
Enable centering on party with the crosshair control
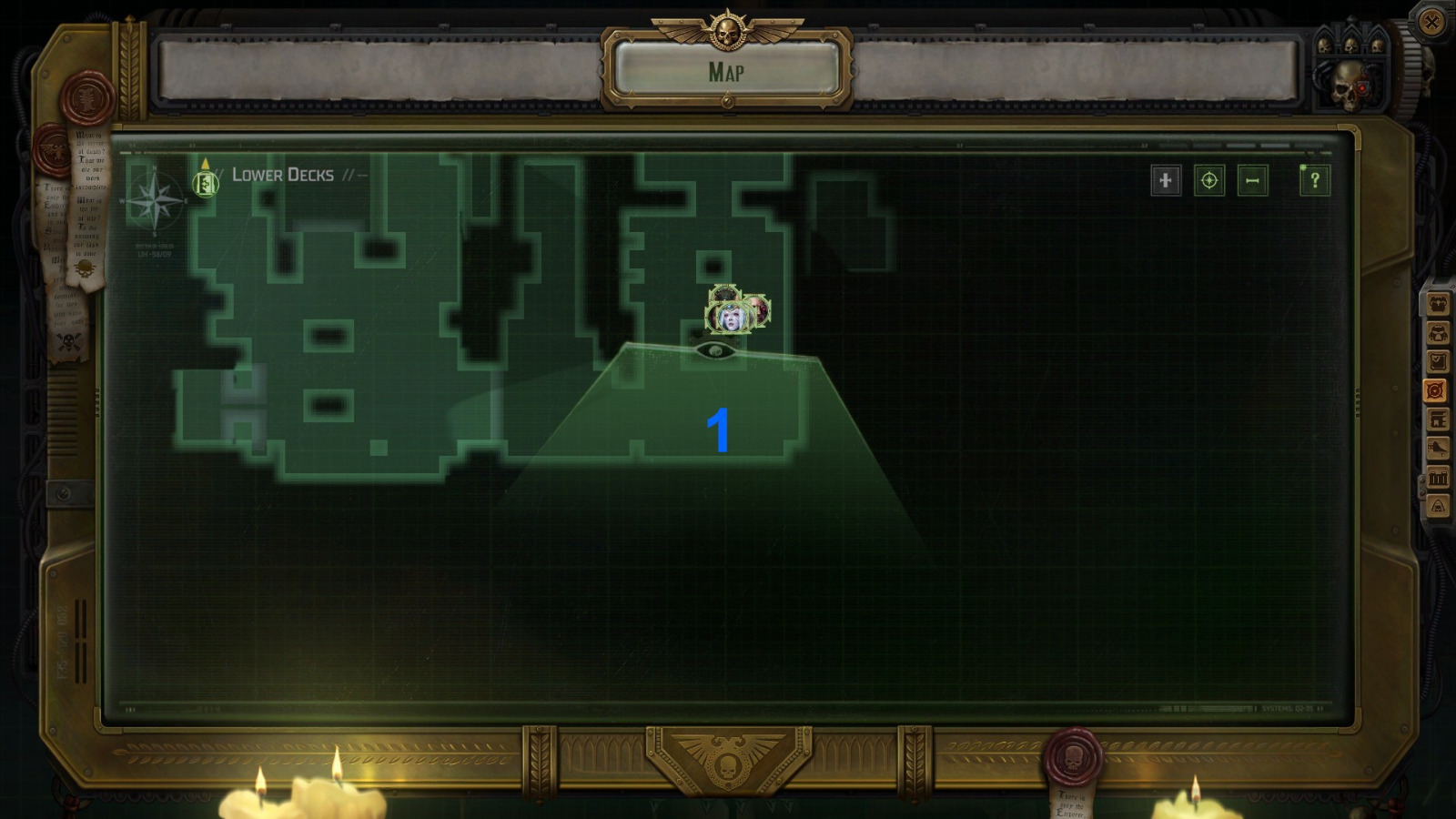1208,179
